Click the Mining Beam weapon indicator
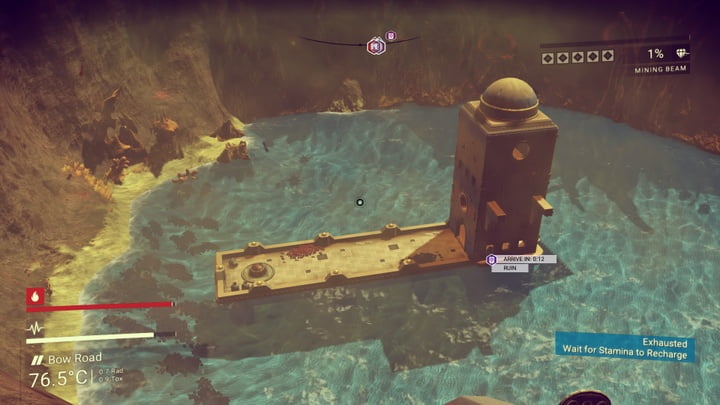720x405 pixels. (660, 70)
